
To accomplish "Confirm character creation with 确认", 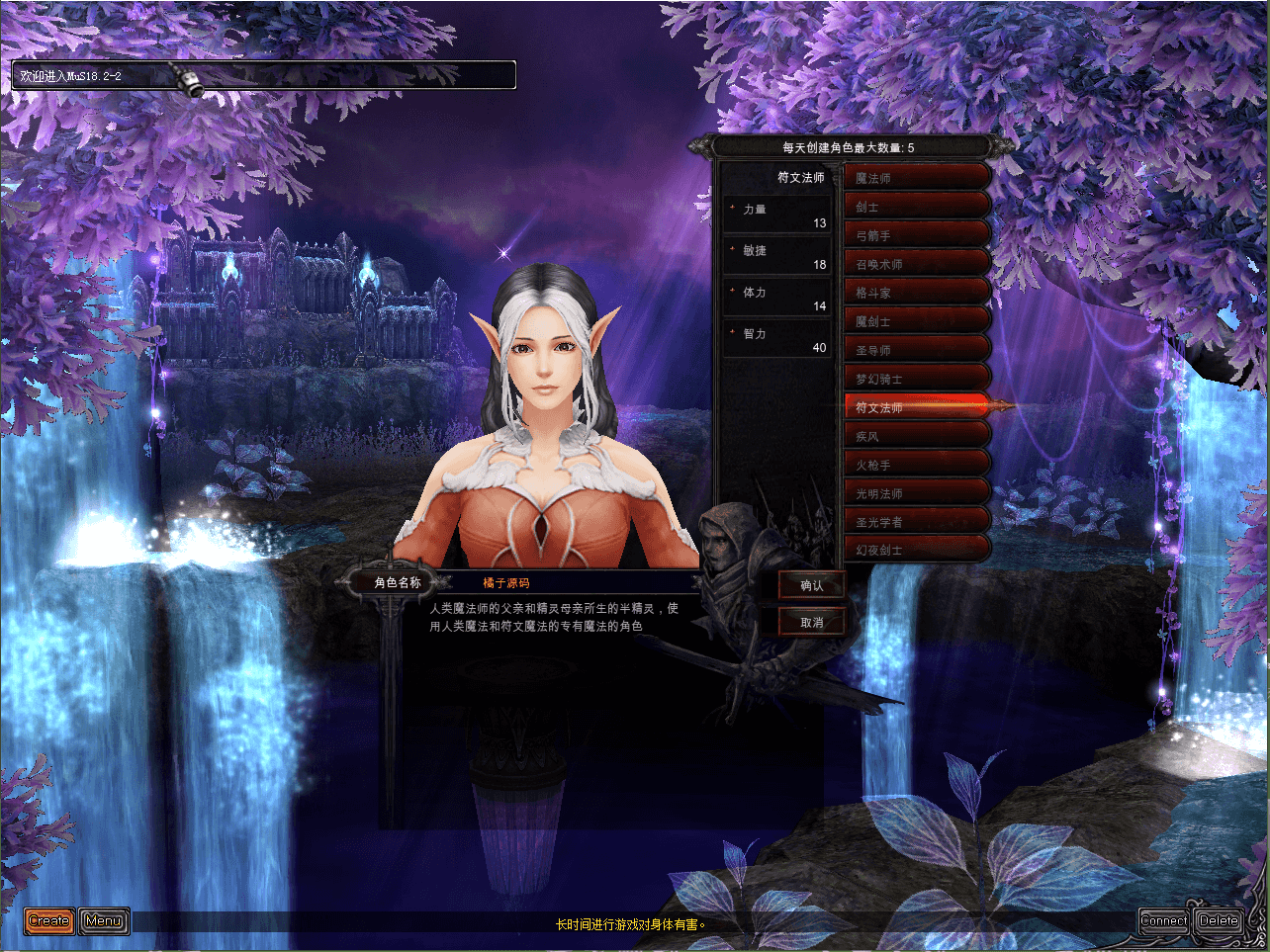I will pyautogui.click(x=811, y=585).
